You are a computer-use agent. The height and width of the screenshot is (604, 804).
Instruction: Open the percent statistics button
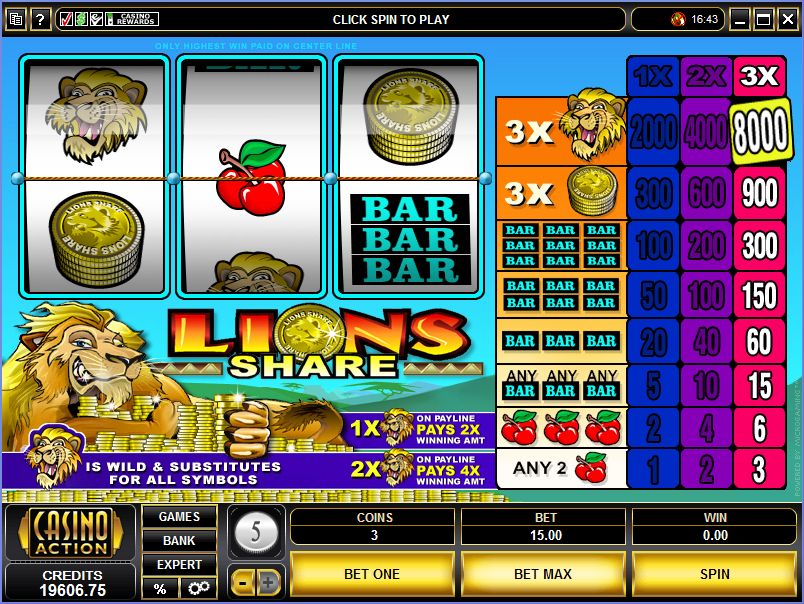160,588
